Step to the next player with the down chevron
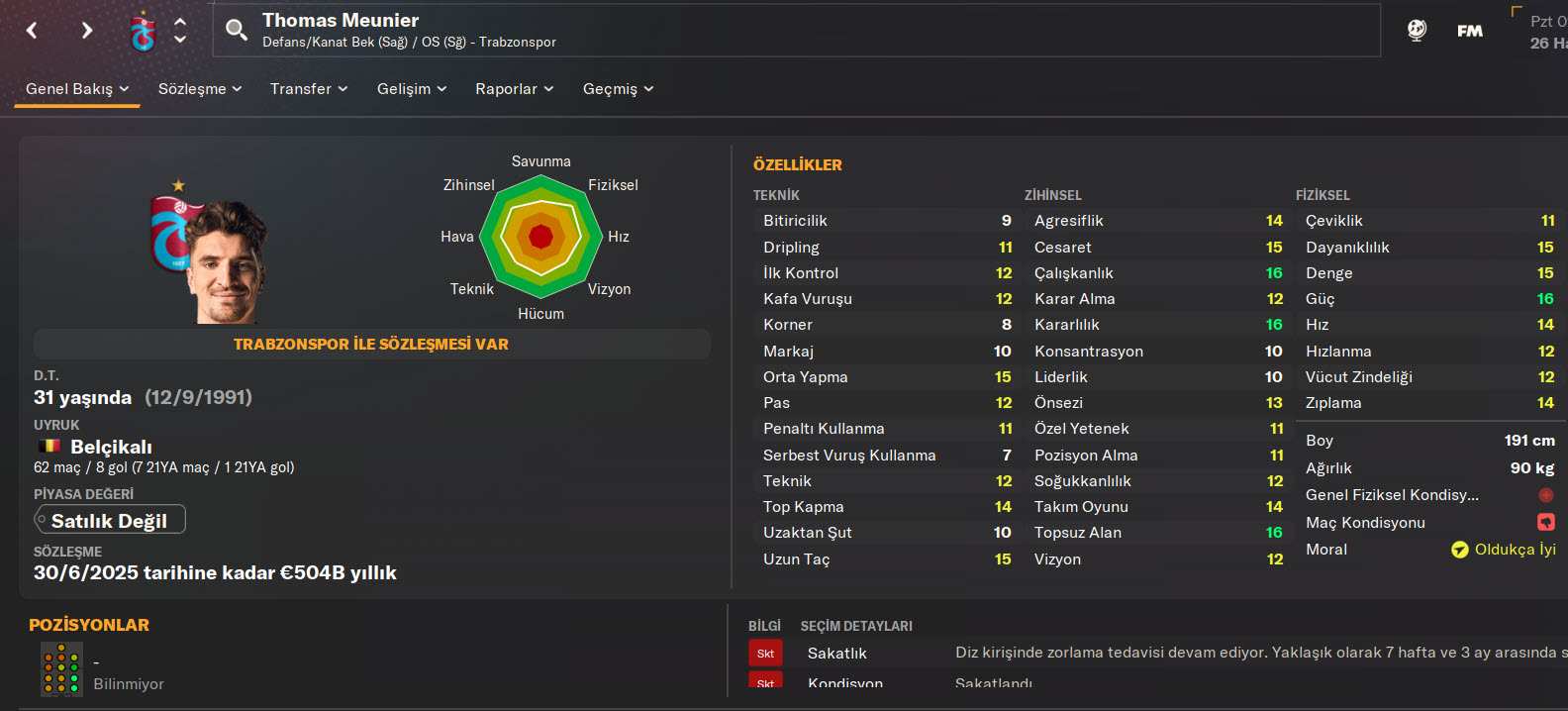Screen dimensions: 1568x711 (180, 40)
